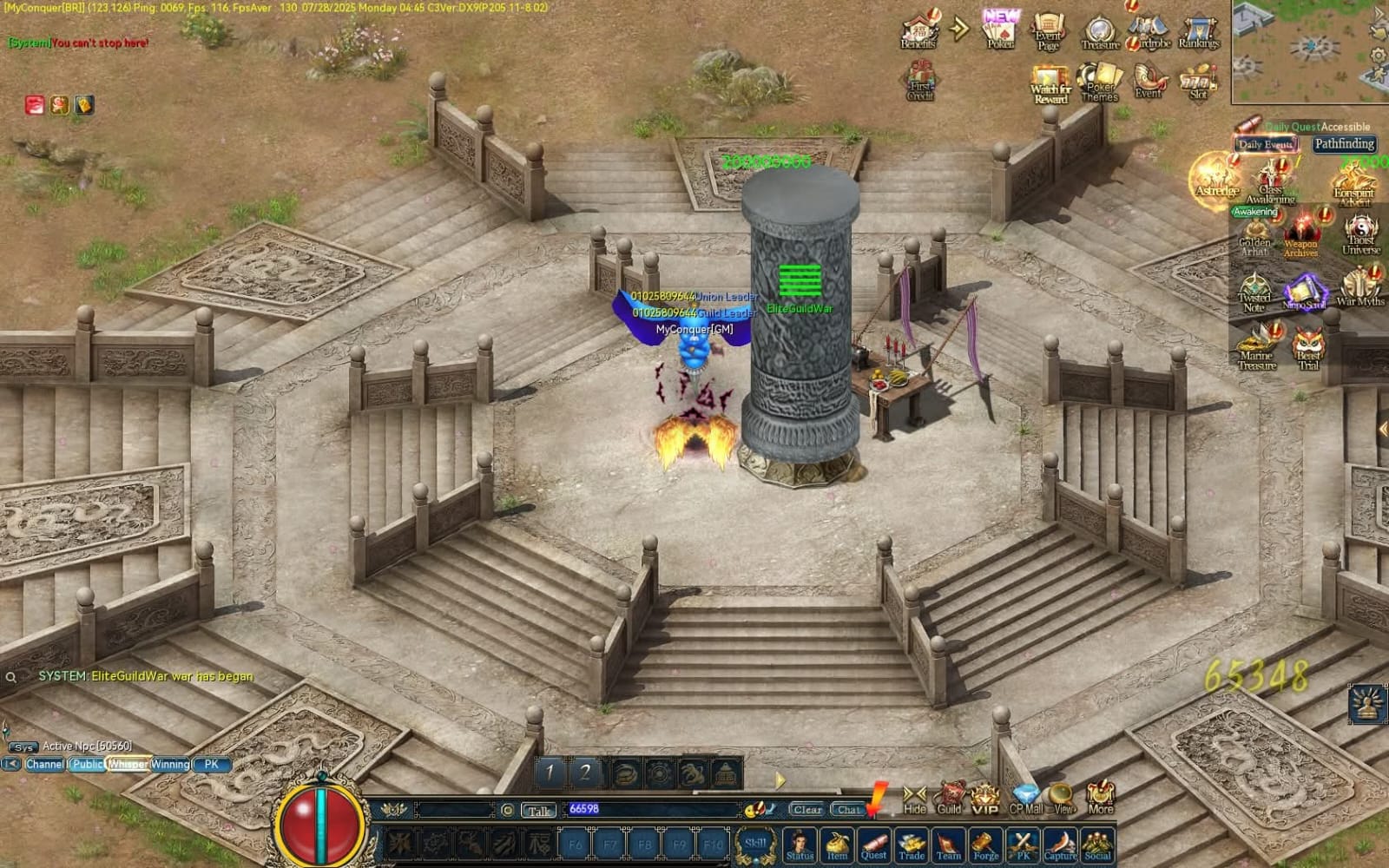
Task: Open the Pathfinding panel
Action: coord(1343,144)
